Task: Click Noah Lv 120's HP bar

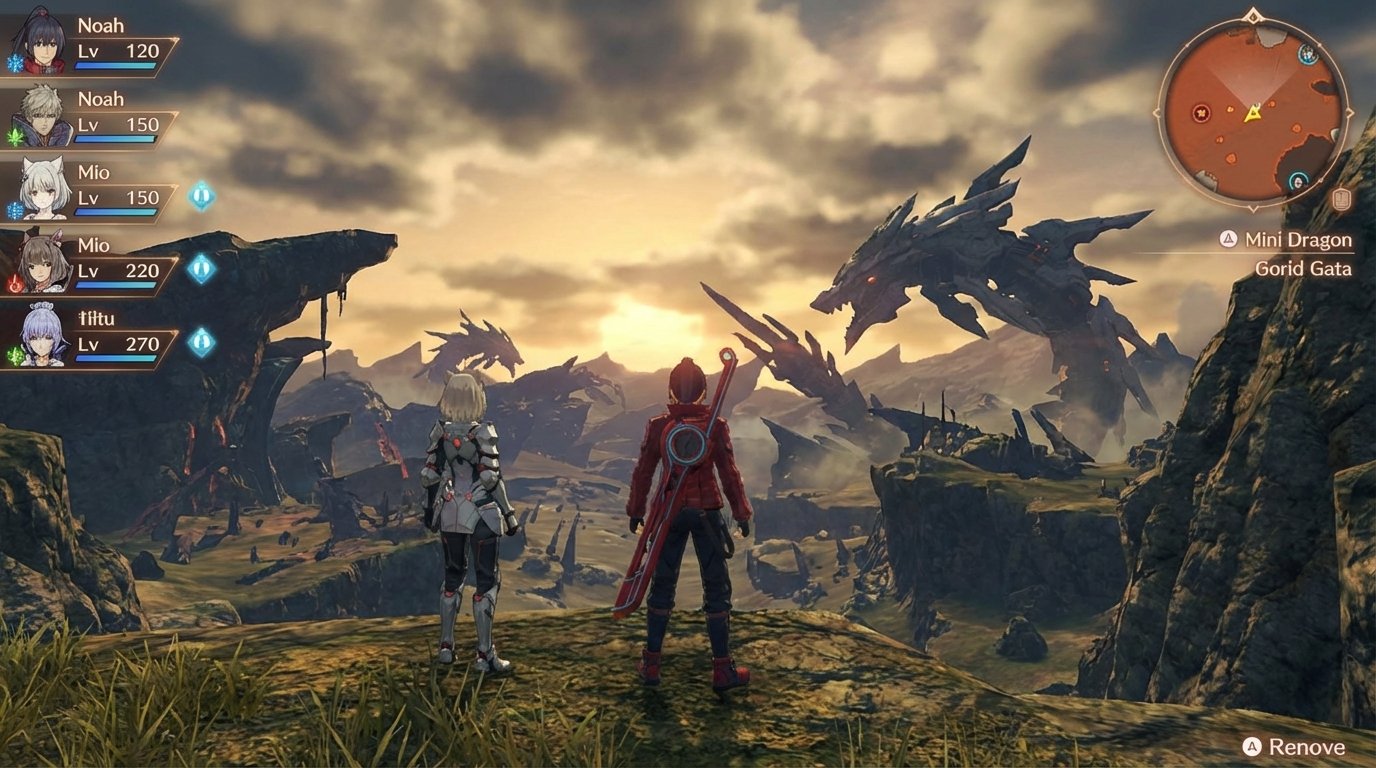Action: click(x=113, y=64)
